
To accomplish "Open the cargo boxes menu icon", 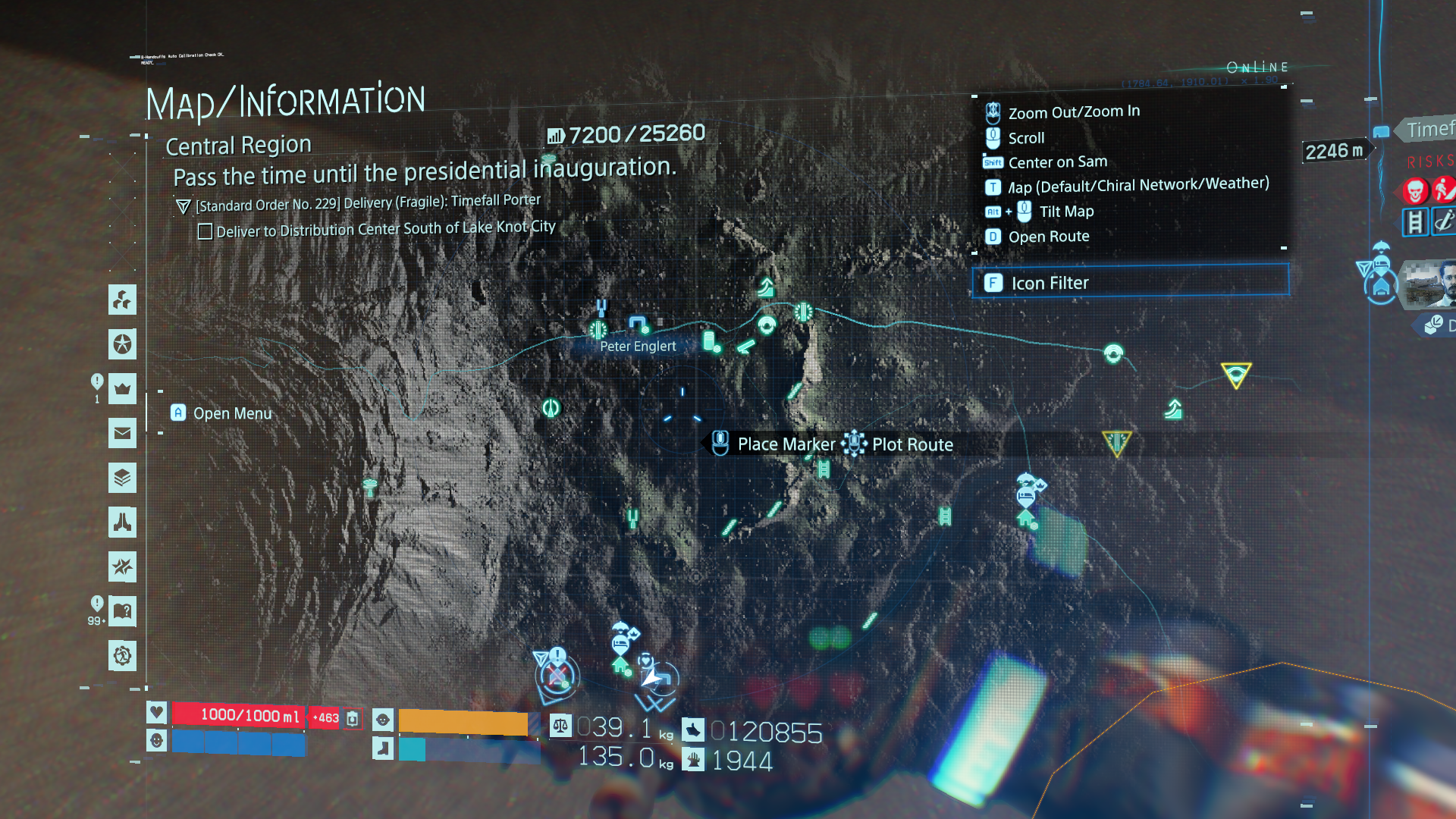I will (x=122, y=300).
